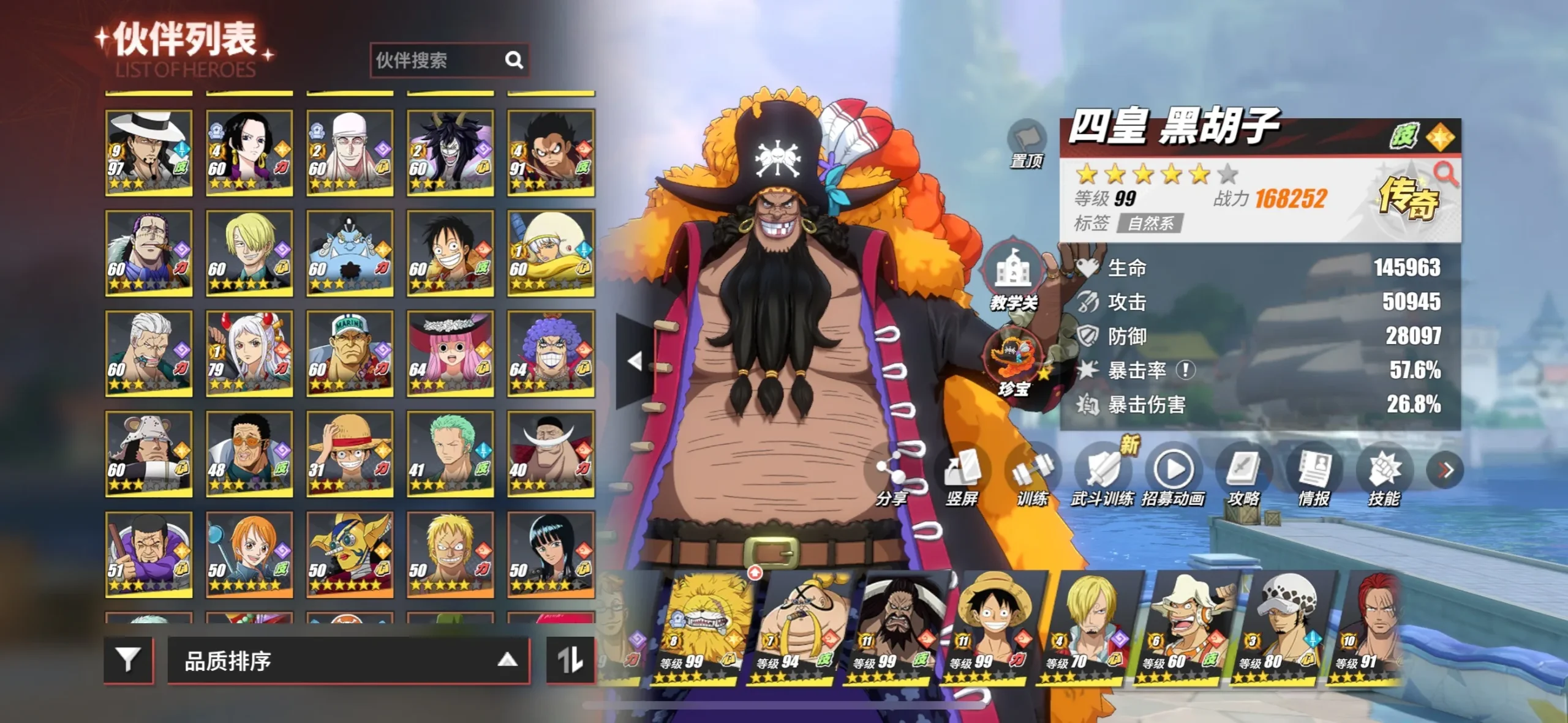1568x723 pixels.
Task: Play the 招募动画 recruitment animation
Action: [x=1173, y=478]
